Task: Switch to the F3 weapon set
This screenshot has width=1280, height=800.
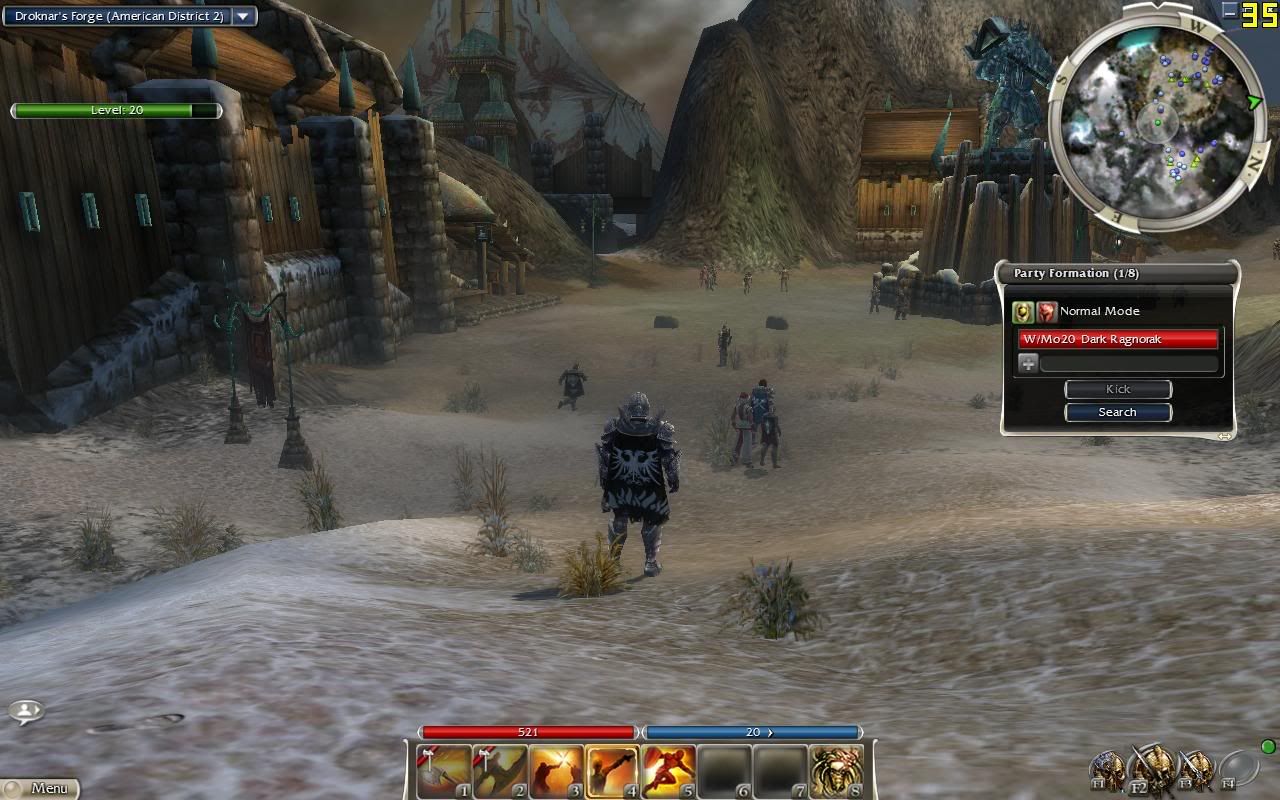Action: pyautogui.click(x=1195, y=771)
